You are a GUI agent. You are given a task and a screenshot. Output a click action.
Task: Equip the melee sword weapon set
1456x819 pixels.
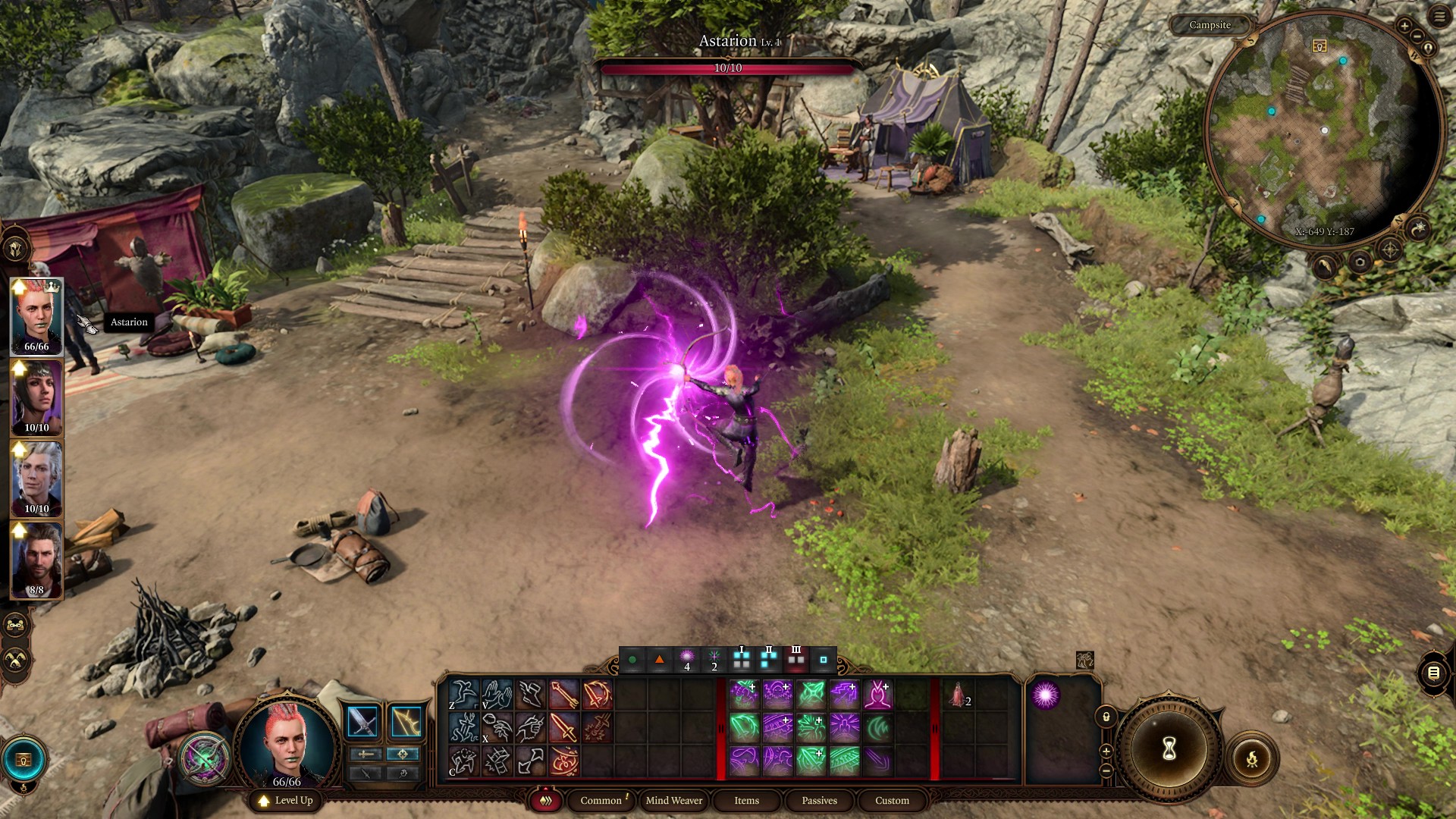(x=362, y=721)
